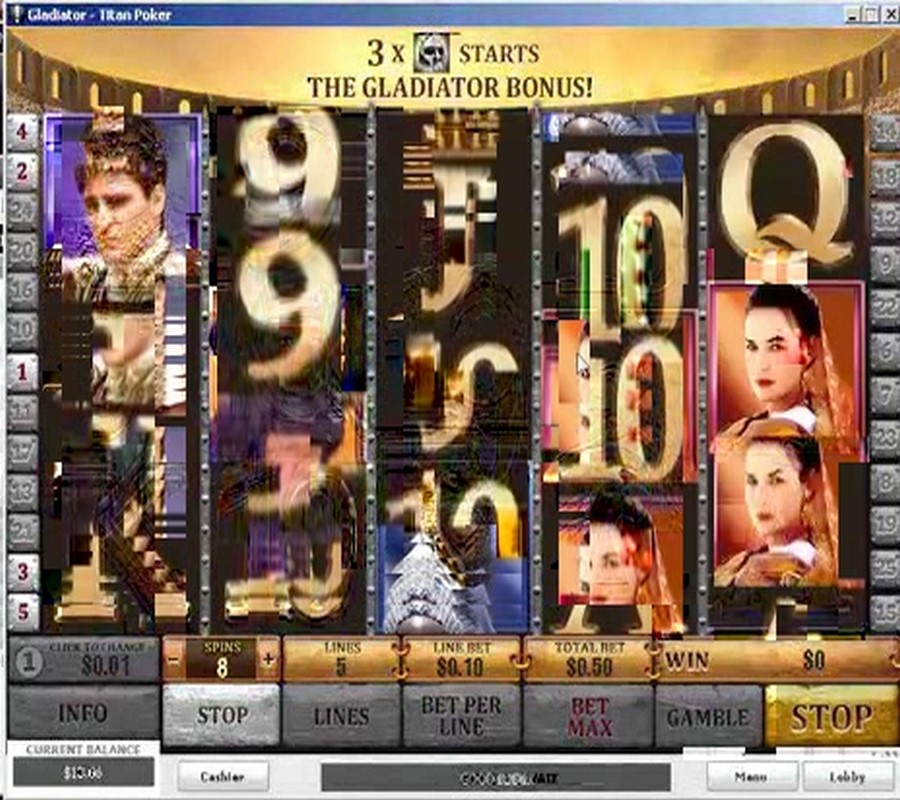
Task: Select the LINES button
Action: [341, 715]
